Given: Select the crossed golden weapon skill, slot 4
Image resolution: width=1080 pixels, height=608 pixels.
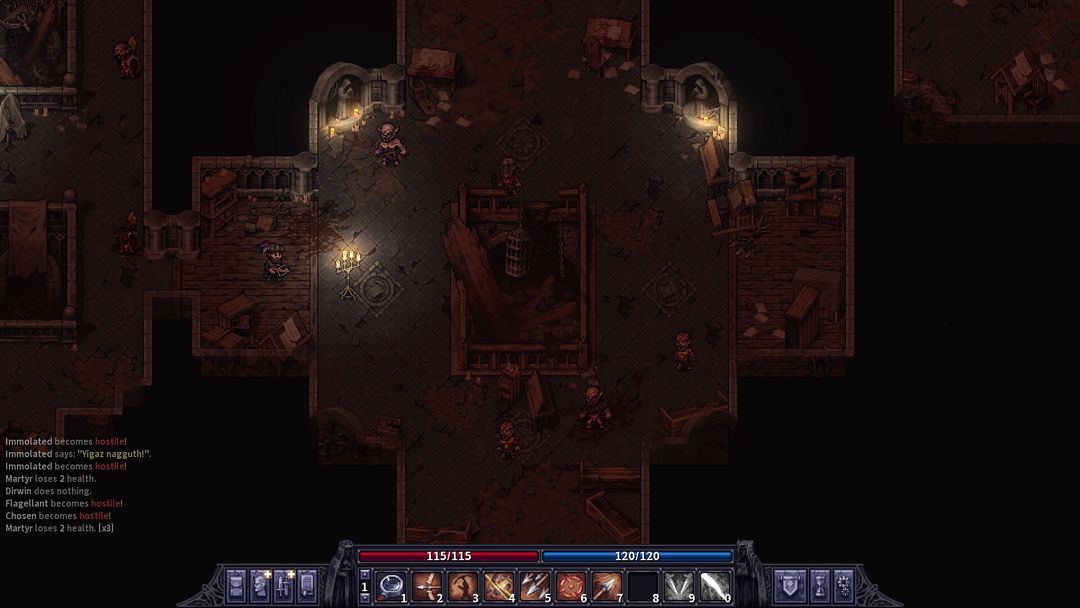Looking at the screenshot, I should [499, 585].
